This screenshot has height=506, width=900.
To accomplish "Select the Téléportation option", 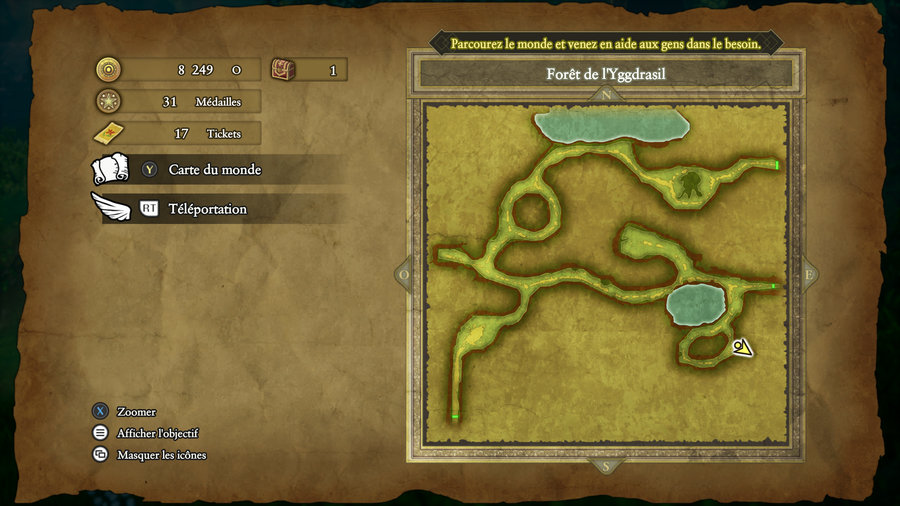I will pos(207,209).
